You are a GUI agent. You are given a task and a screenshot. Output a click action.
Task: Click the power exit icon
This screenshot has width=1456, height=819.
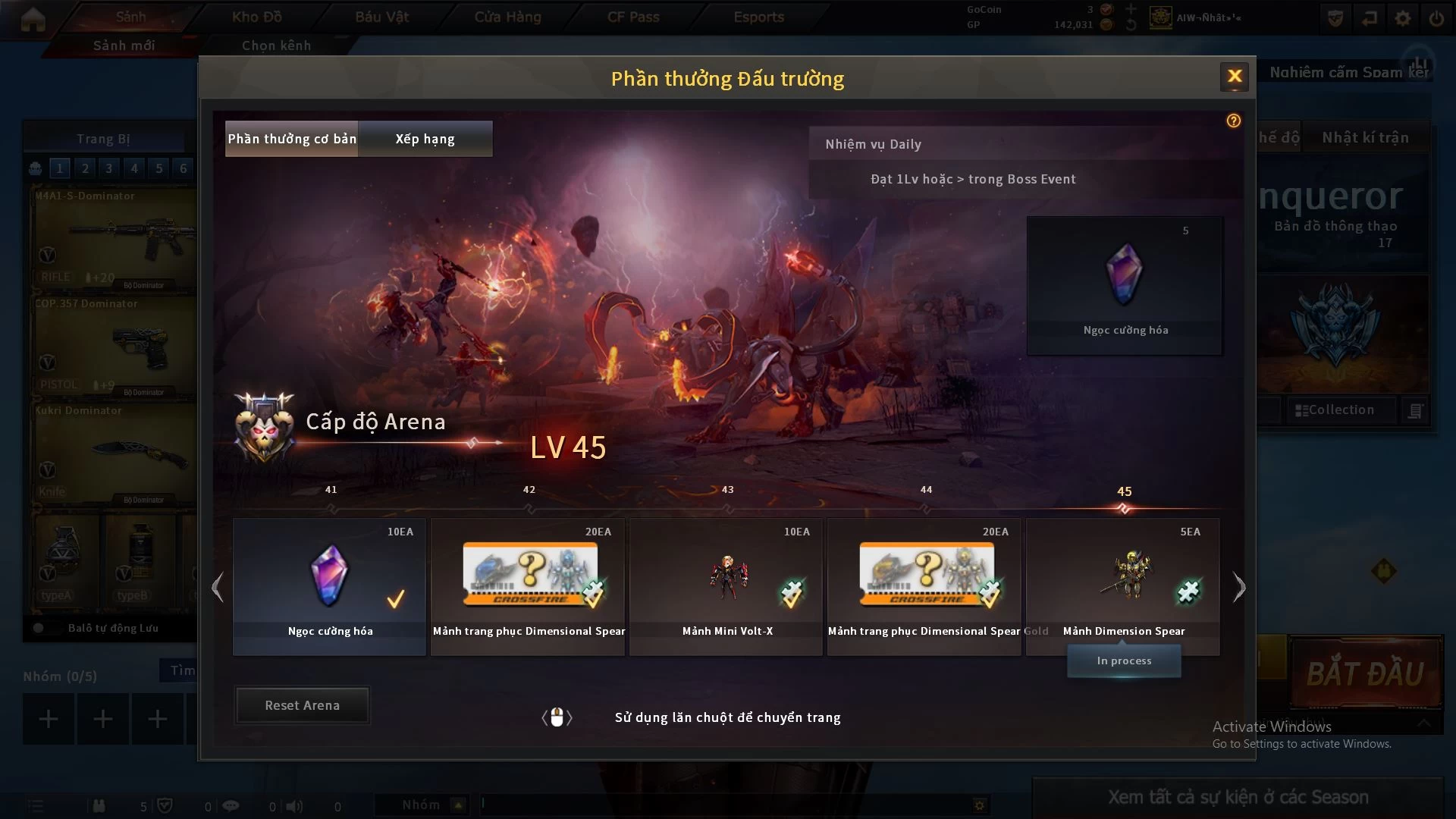tap(1436, 18)
